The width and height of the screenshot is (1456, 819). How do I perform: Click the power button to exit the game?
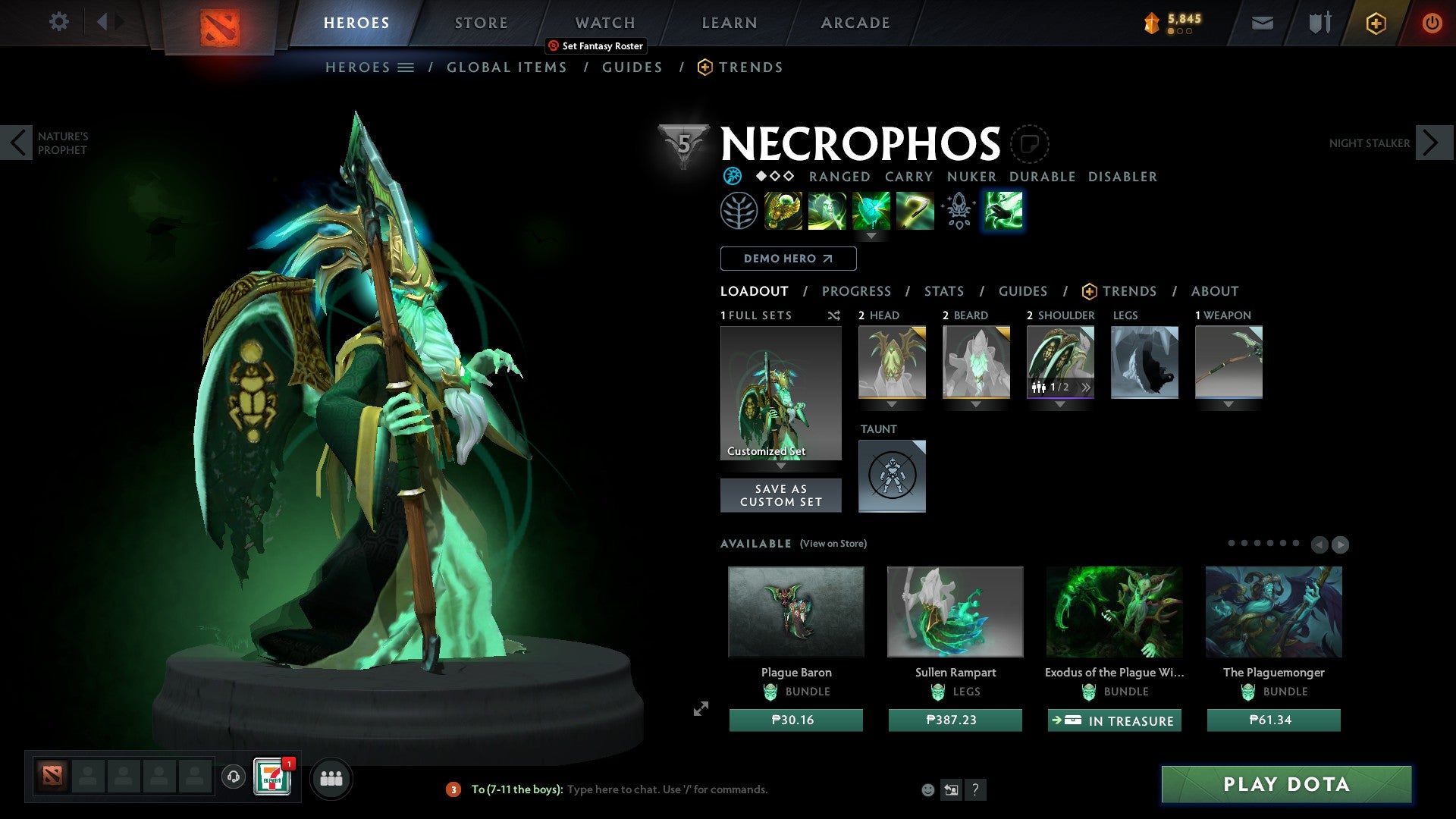tap(1432, 23)
